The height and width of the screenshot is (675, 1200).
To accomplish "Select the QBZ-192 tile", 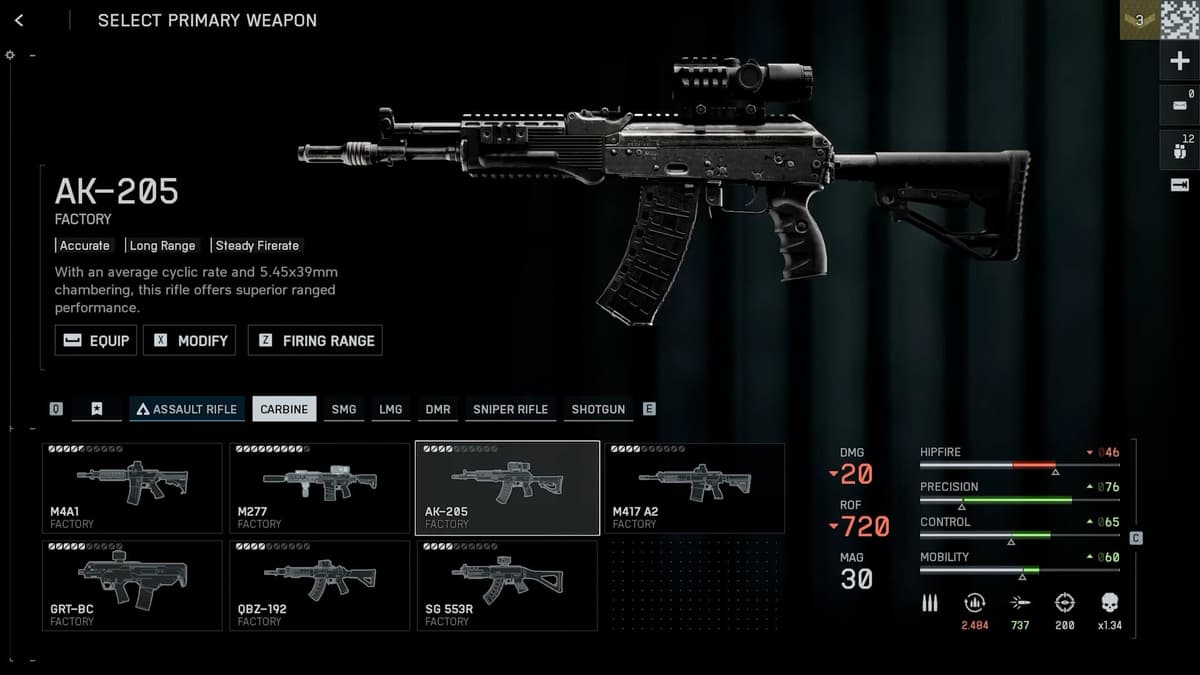I will click(x=319, y=585).
